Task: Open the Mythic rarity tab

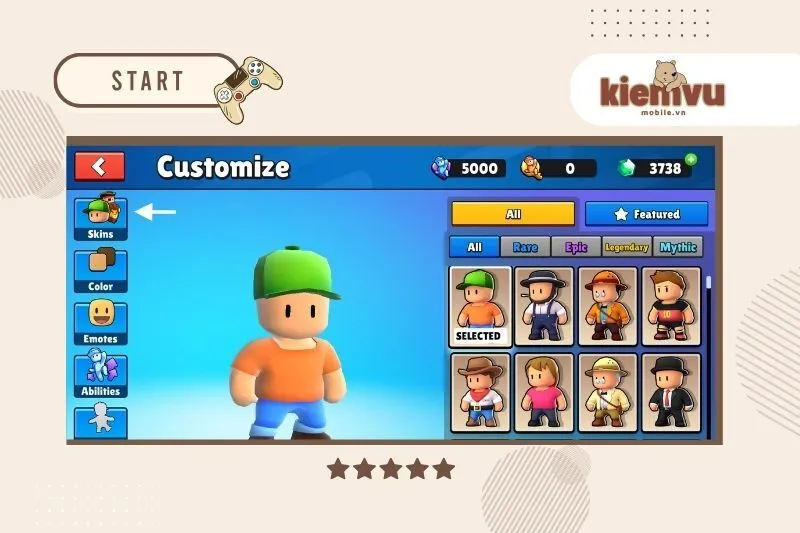Action: pos(677,247)
